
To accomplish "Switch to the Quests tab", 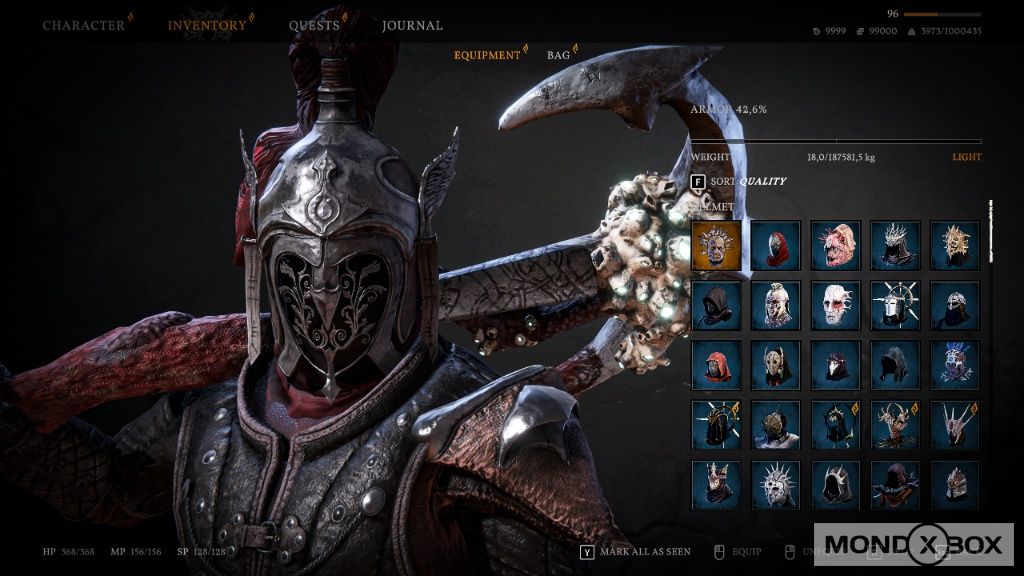I will point(314,25).
